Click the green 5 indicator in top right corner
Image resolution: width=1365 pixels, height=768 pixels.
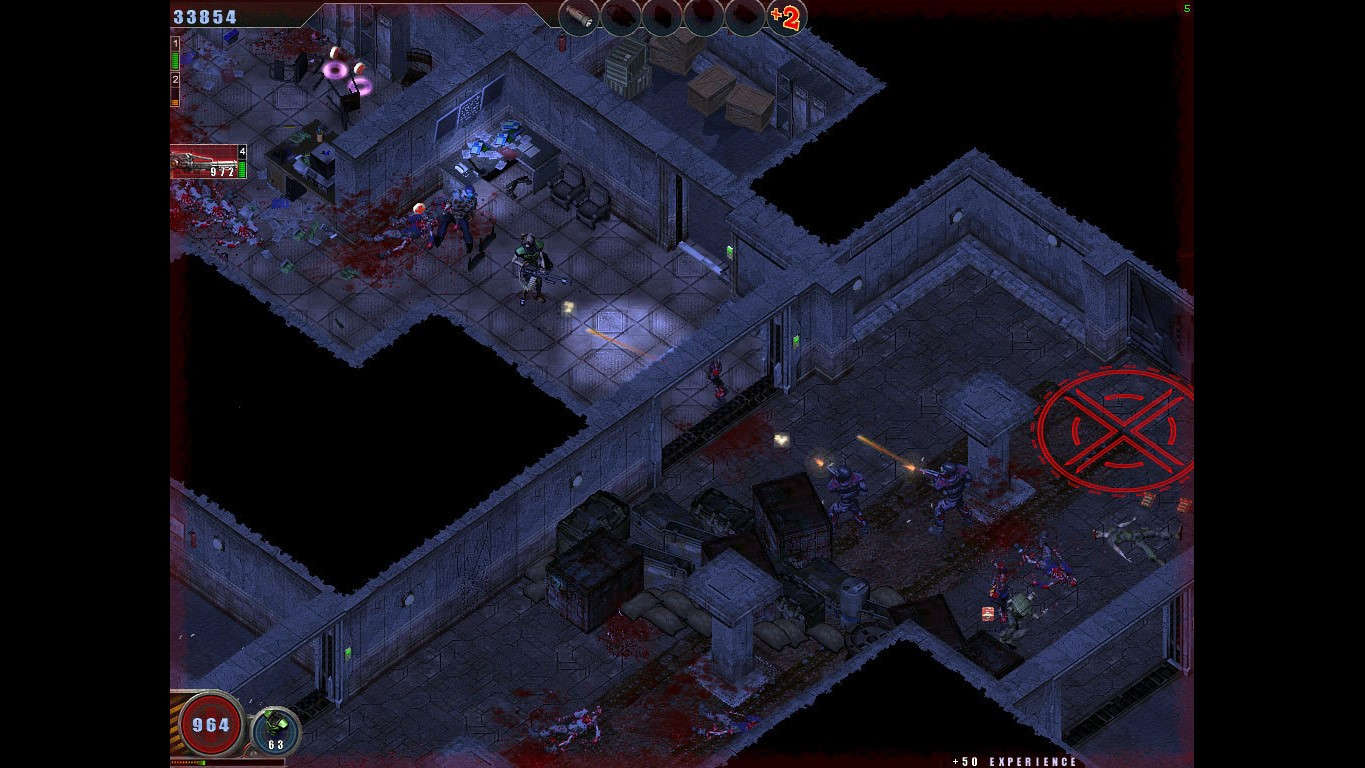pyautogui.click(x=1186, y=8)
